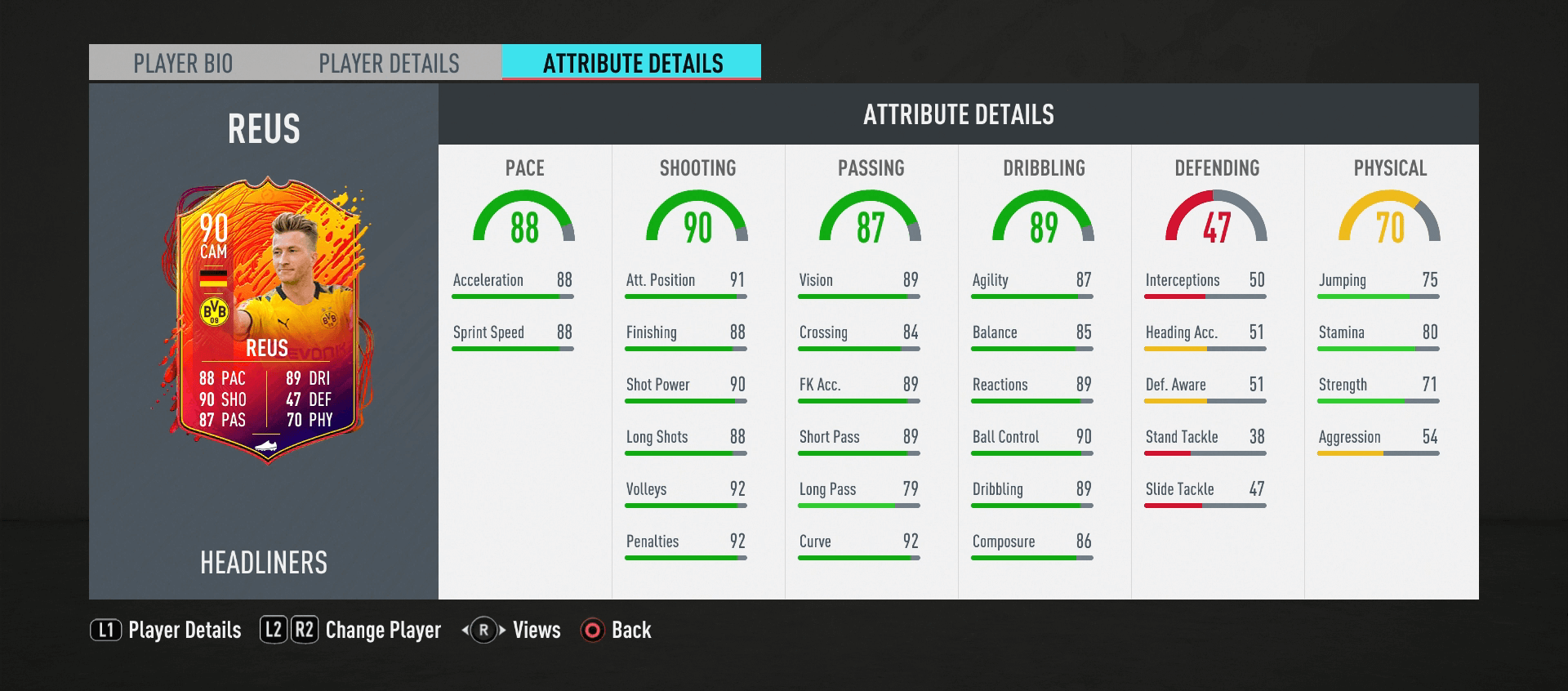
Task: Click the Change Player label
Action: pos(382,631)
